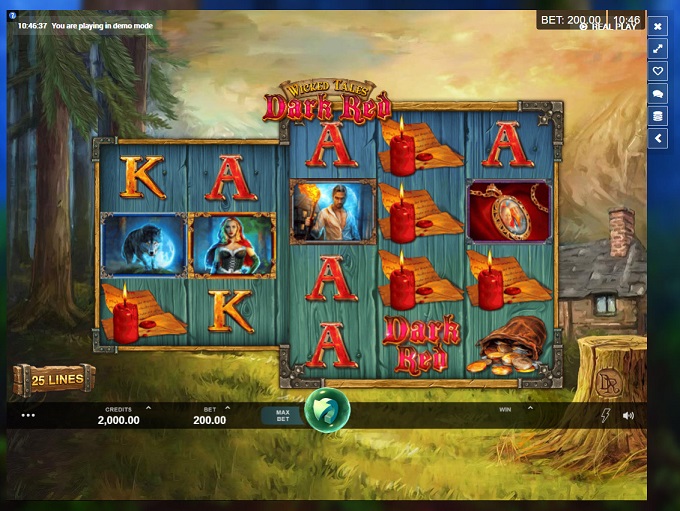Image resolution: width=680 pixels, height=511 pixels.
Task: Mute the game sound speaker icon
Action: (628, 415)
